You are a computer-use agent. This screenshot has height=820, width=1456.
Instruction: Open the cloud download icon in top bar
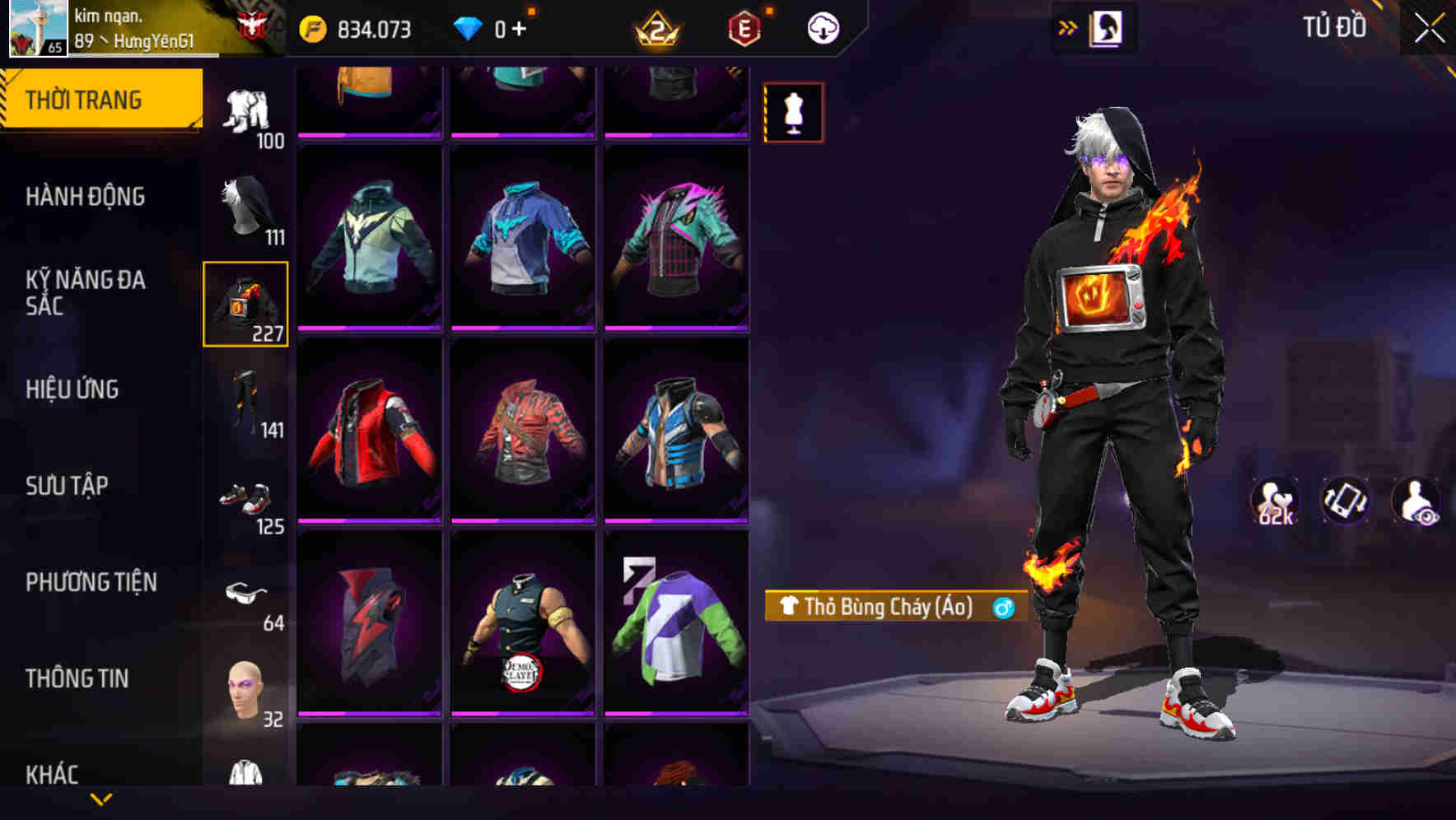pyautogui.click(x=823, y=27)
